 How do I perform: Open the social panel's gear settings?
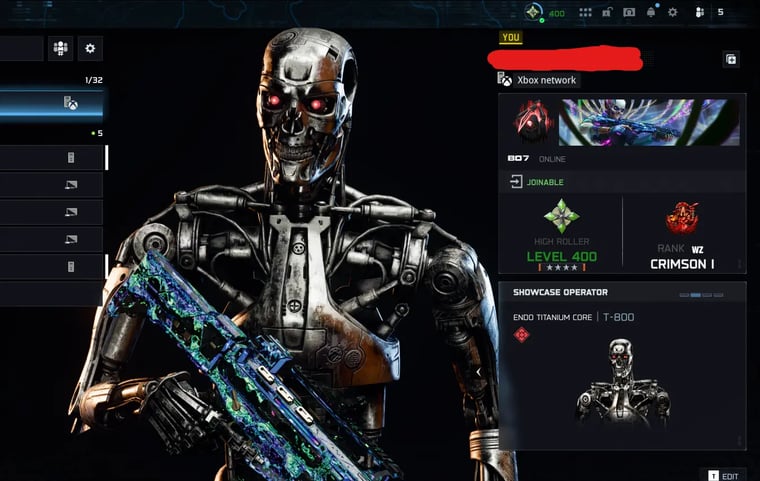(90, 48)
